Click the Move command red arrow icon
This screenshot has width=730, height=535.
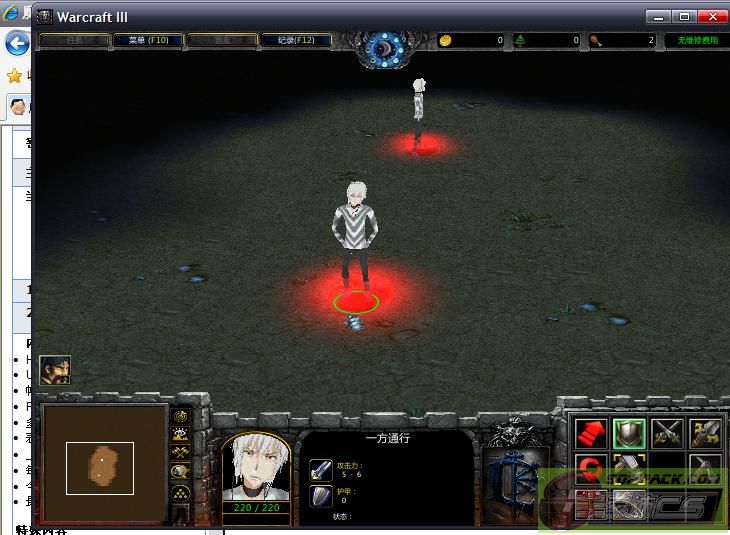coord(591,433)
